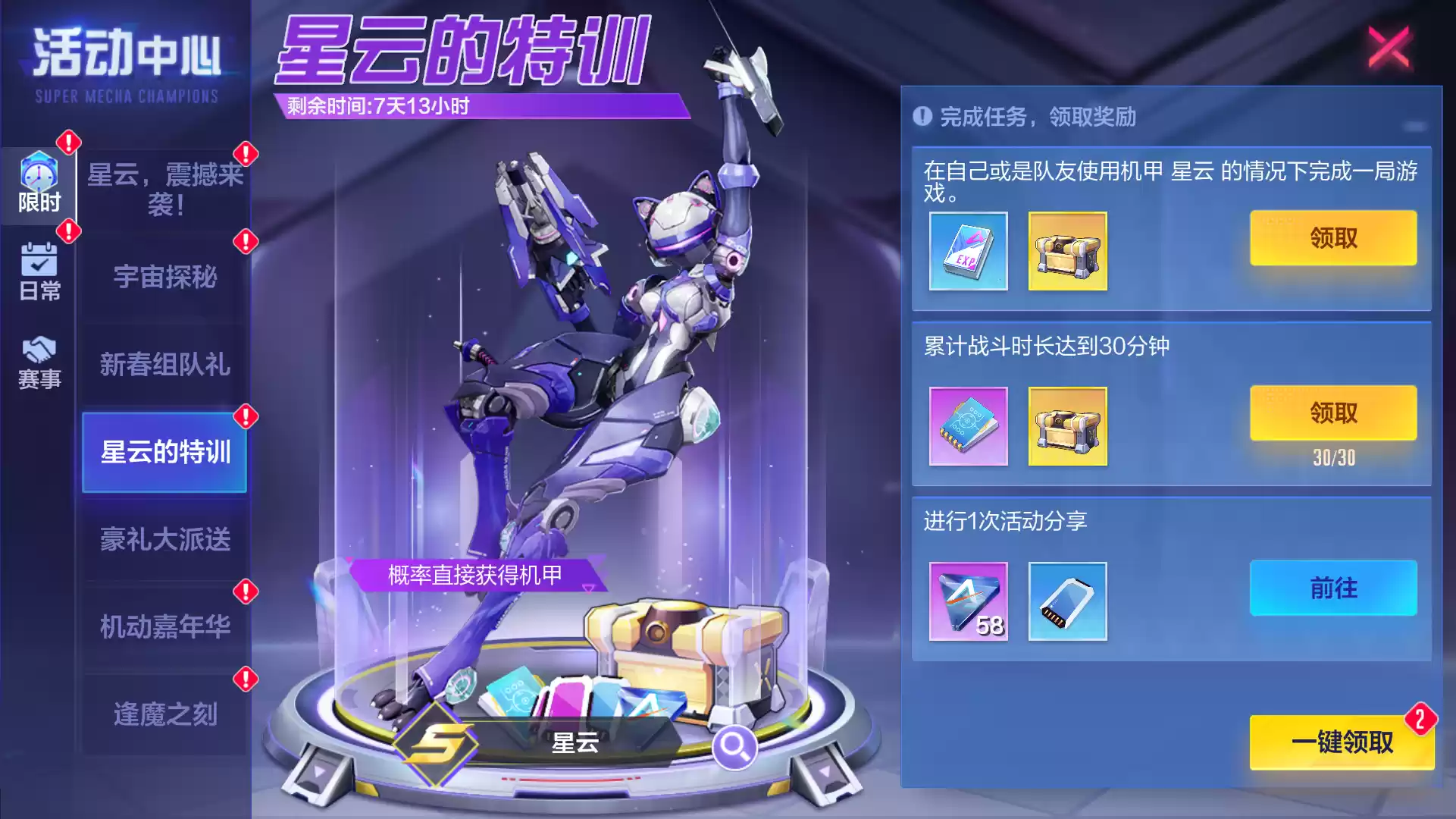This screenshot has height=819, width=1456.
Task: Click the purple skill book reward icon
Action: pos(967,426)
